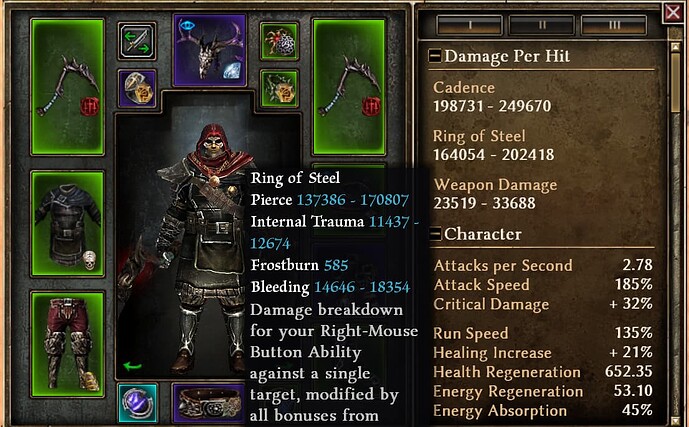Image resolution: width=689 pixels, height=427 pixels.
Task: Toggle the weapon swap arrows button
Action: 137,42
